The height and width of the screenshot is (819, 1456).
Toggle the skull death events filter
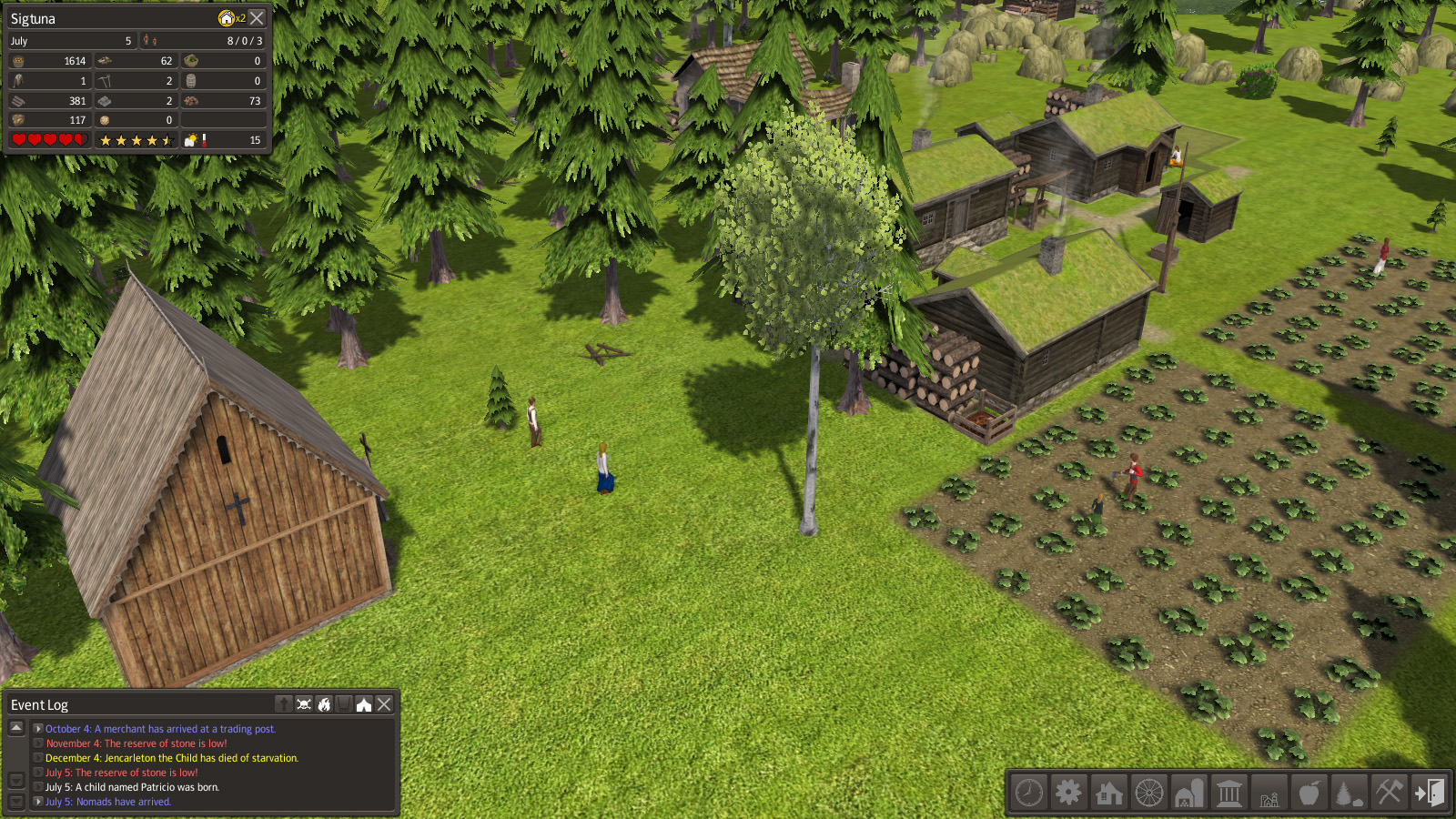click(x=304, y=704)
